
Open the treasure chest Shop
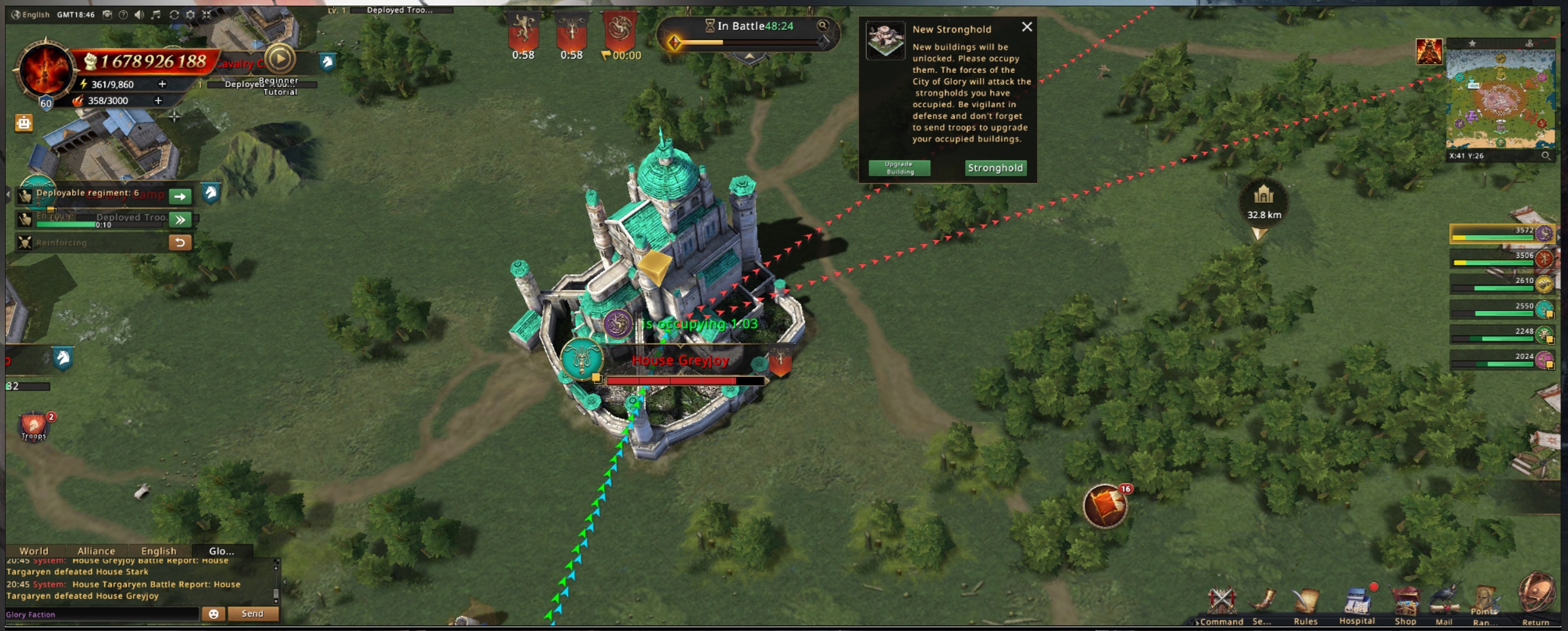tap(1405, 604)
